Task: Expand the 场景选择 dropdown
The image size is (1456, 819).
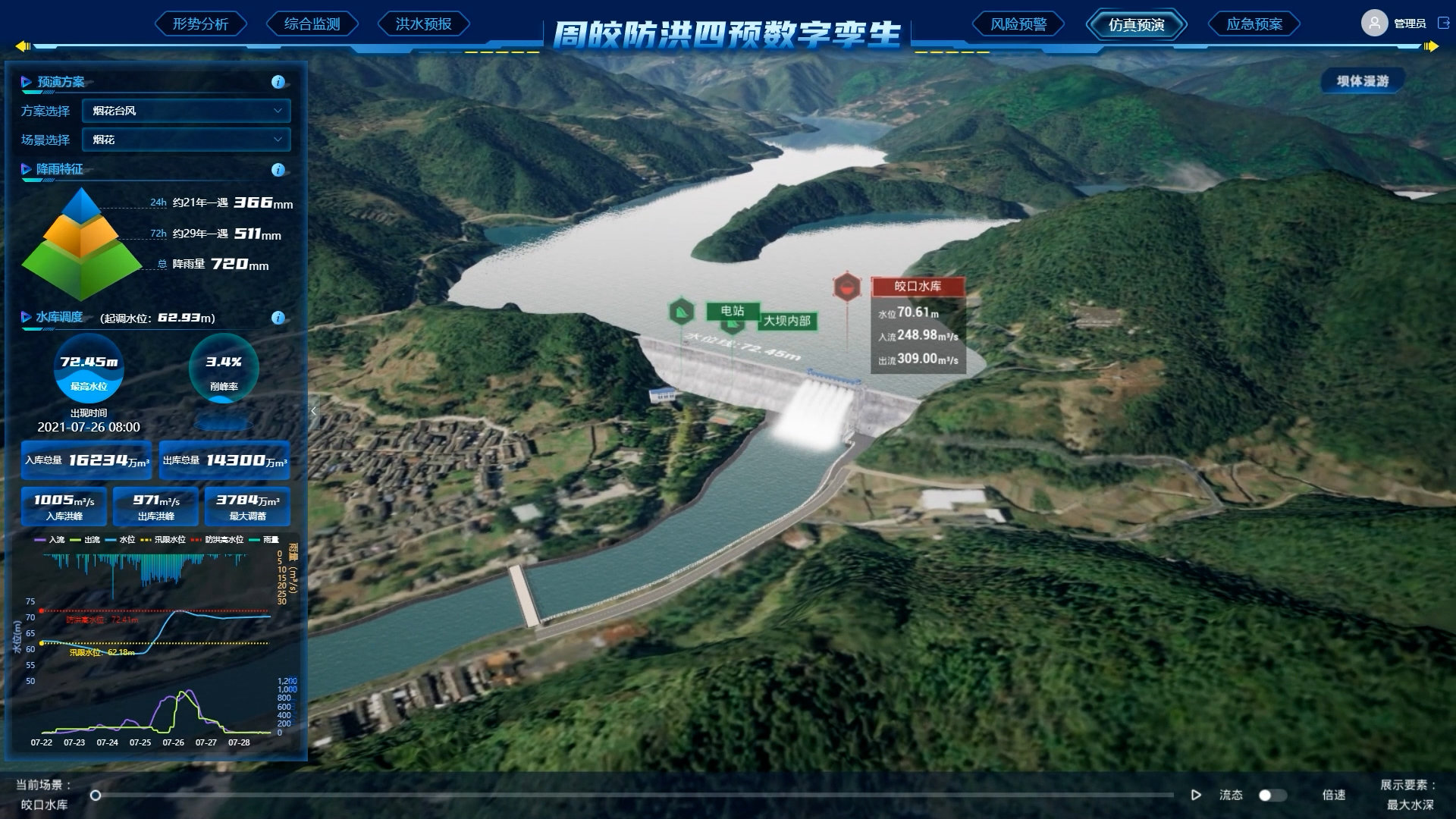Action: [186, 140]
